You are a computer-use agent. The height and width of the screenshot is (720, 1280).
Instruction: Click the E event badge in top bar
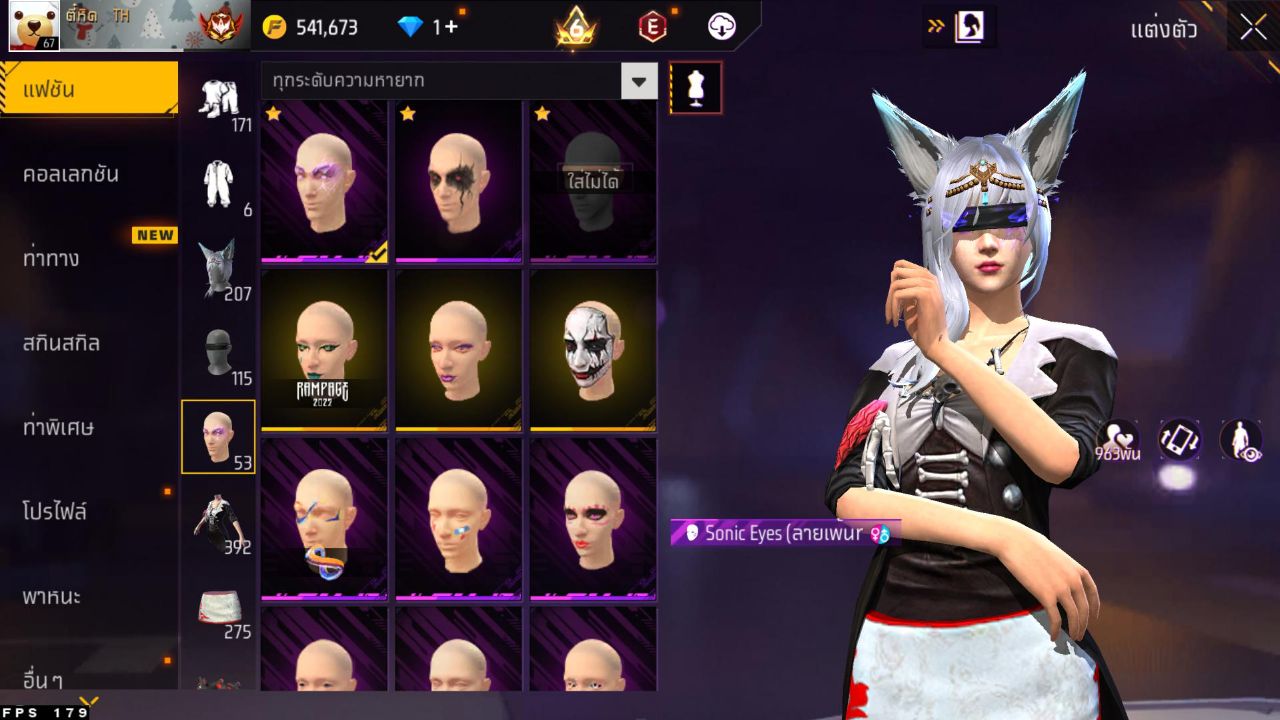pyautogui.click(x=651, y=27)
